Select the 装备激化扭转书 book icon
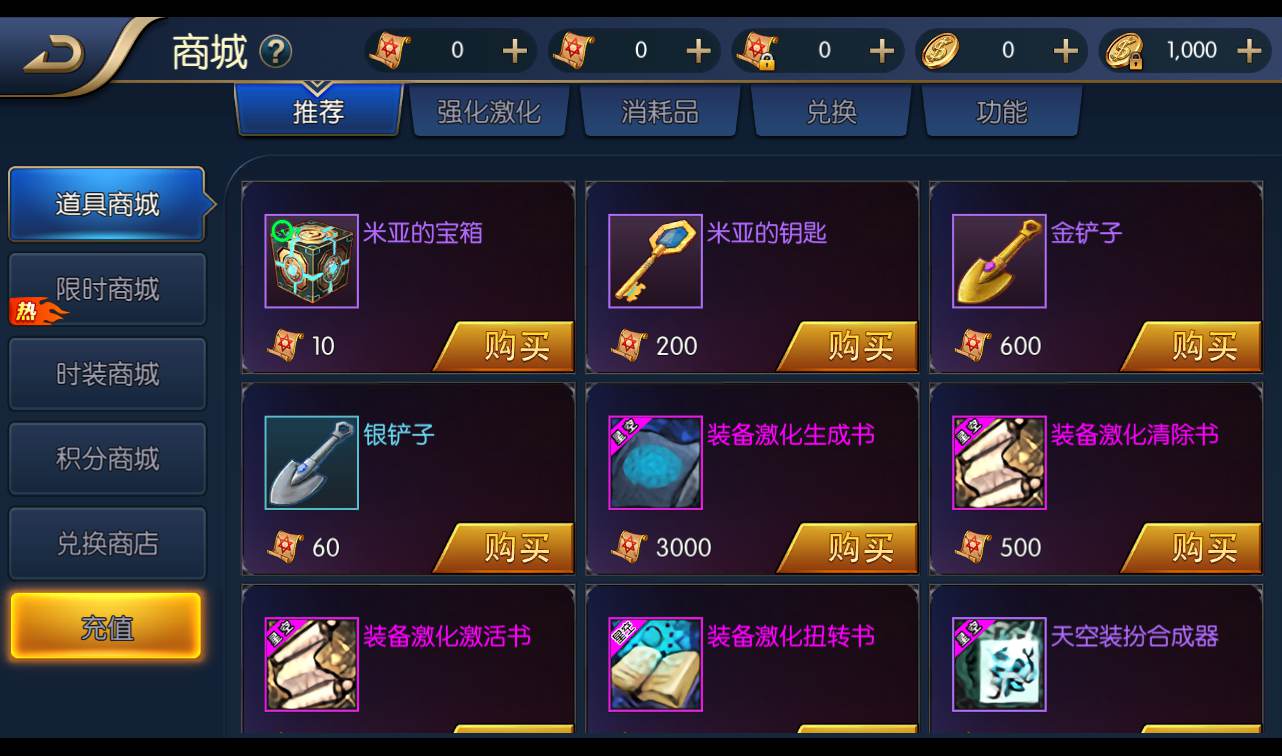Image resolution: width=1282 pixels, height=756 pixels. click(655, 663)
